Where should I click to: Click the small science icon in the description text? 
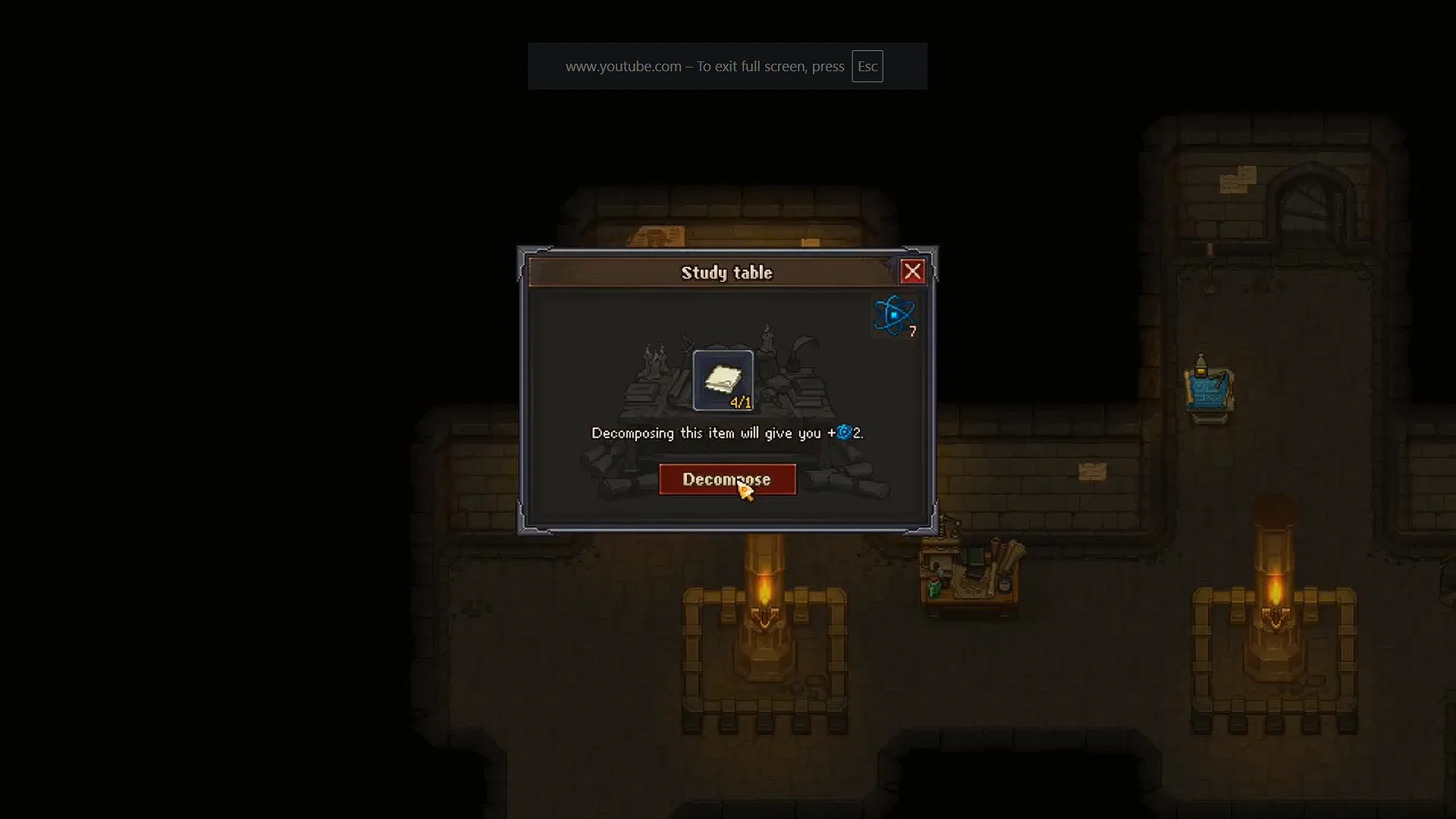tap(845, 432)
